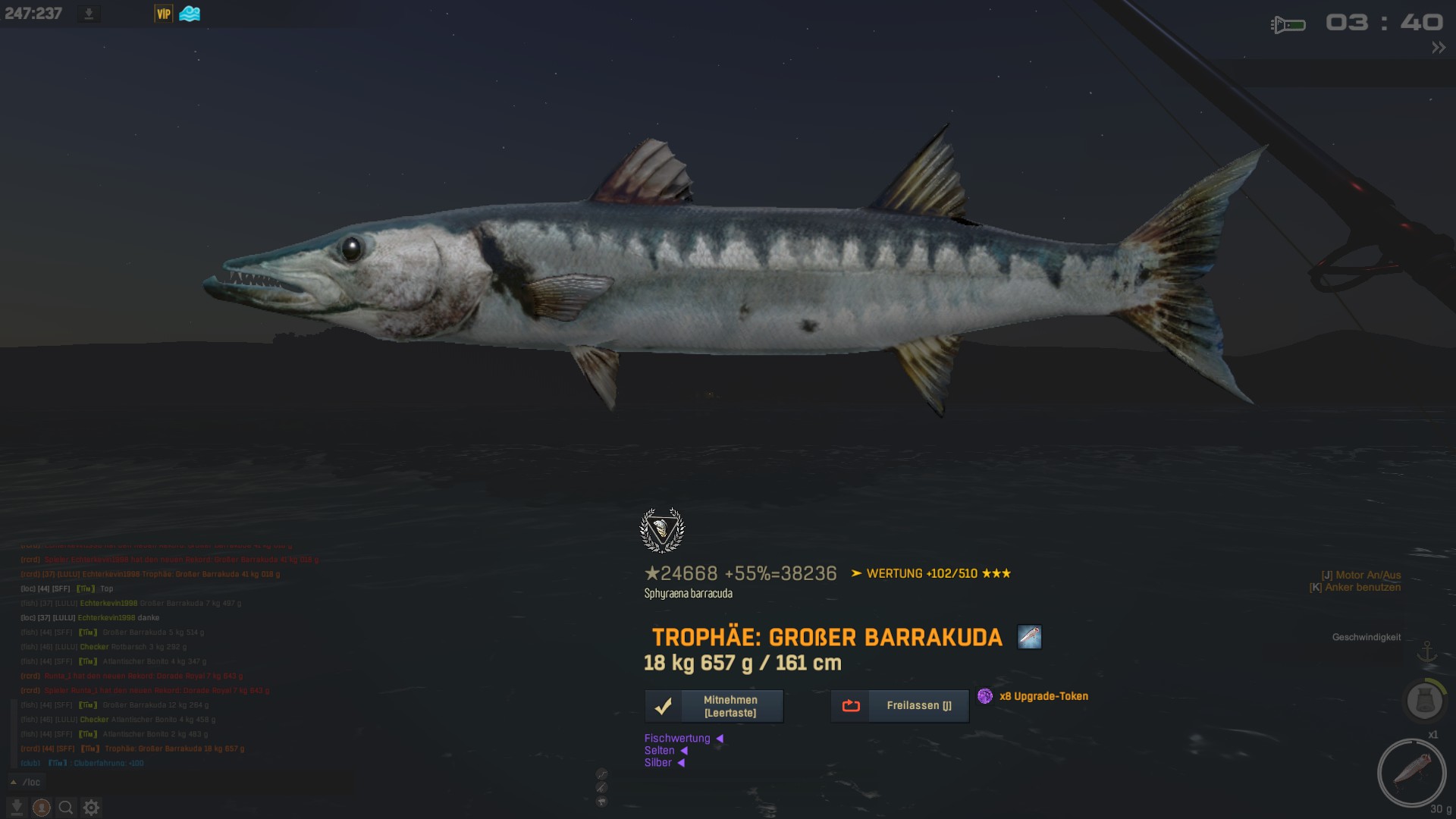Open the barracuda lure thumbnail beside the trophy name
1456x819 pixels.
click(1029, 637)
